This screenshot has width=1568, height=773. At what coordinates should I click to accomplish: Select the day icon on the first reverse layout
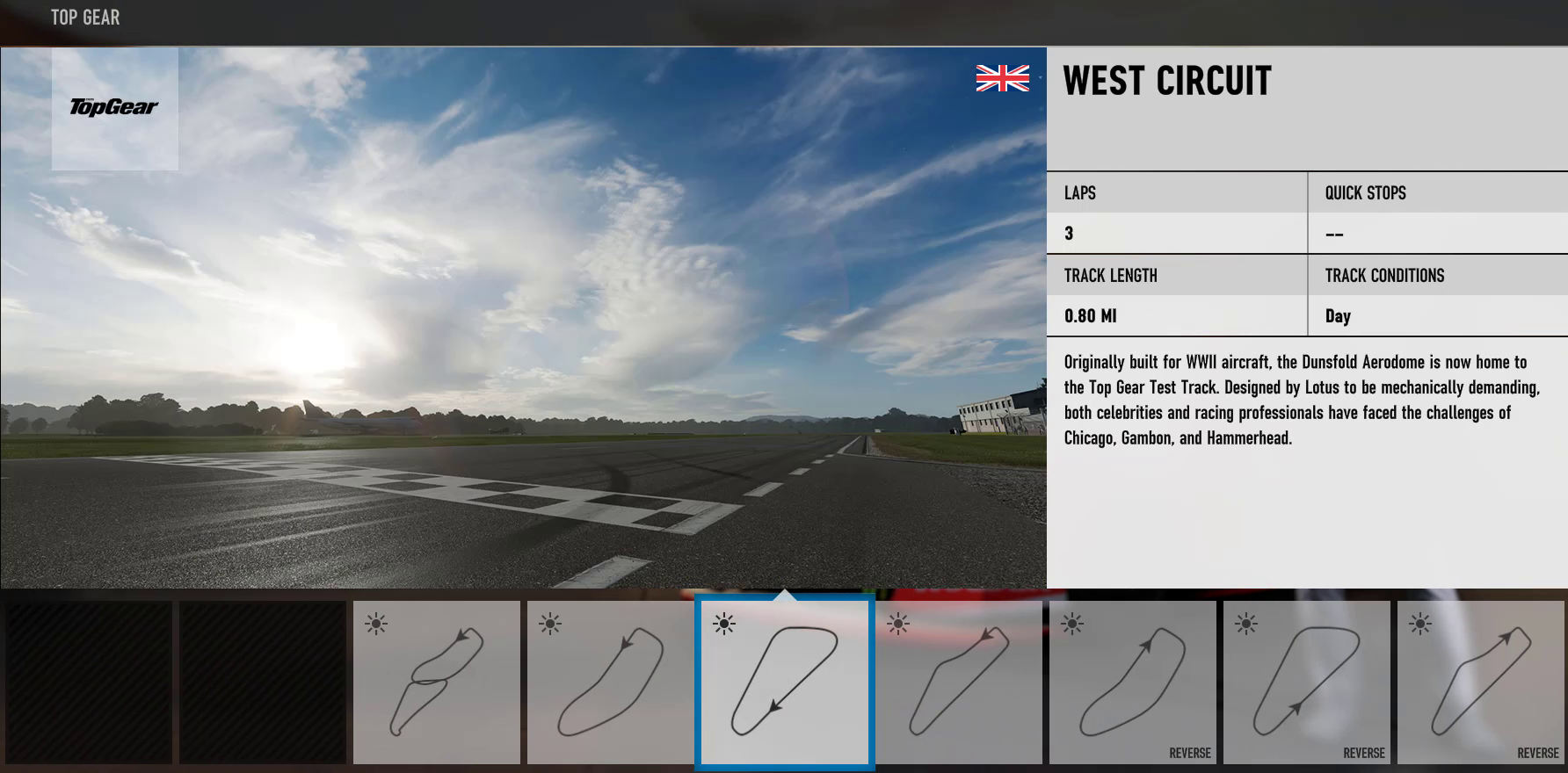click(1073, 625)
